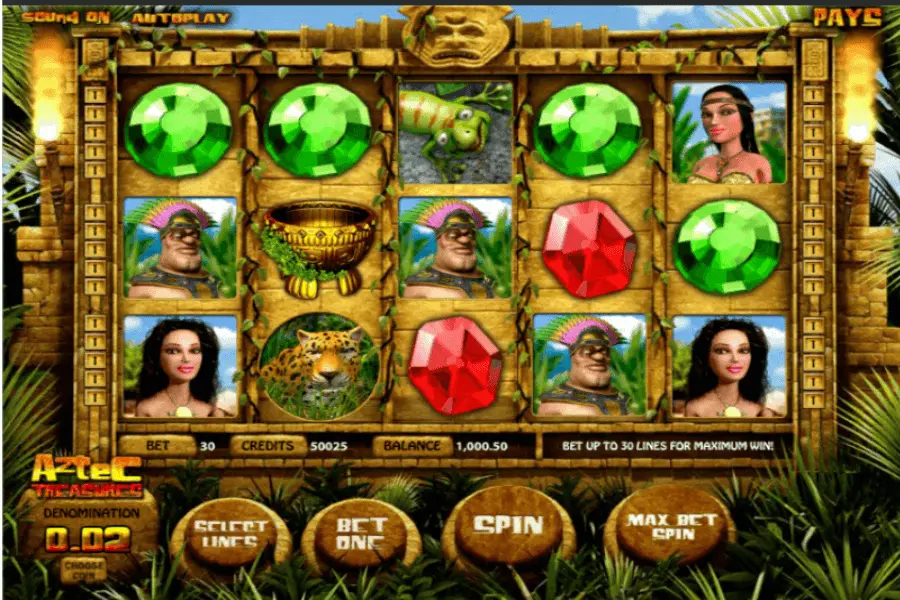Spin the reels with the Spin button
900x600 pixels.
508,525
